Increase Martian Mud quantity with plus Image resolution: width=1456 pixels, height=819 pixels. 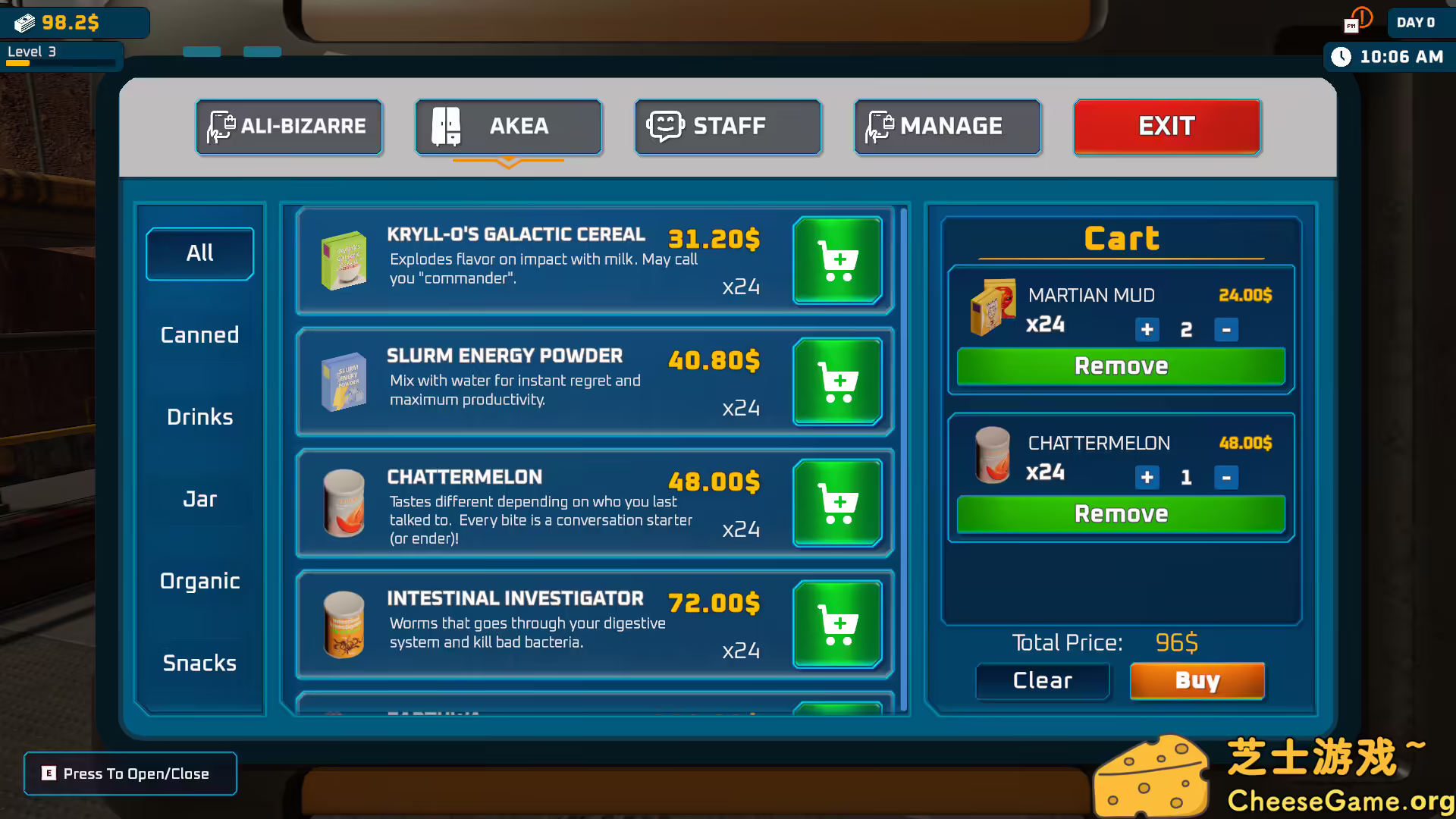(x=1146, y=329)
